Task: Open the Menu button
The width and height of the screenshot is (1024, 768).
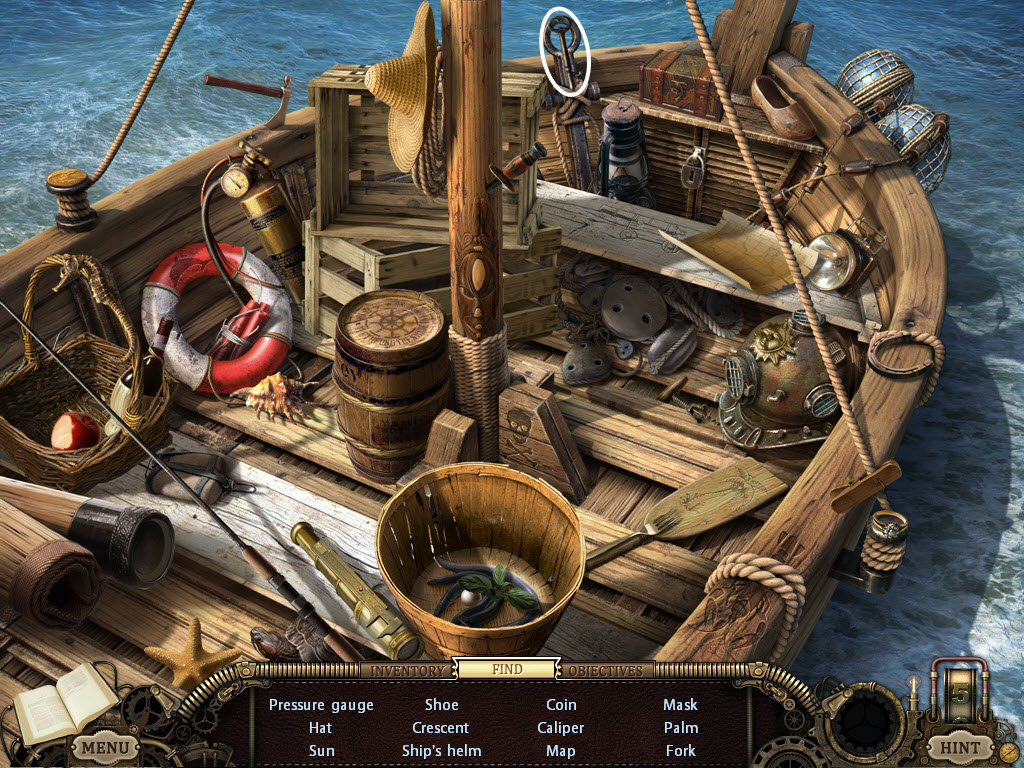Action: (105, 747)
